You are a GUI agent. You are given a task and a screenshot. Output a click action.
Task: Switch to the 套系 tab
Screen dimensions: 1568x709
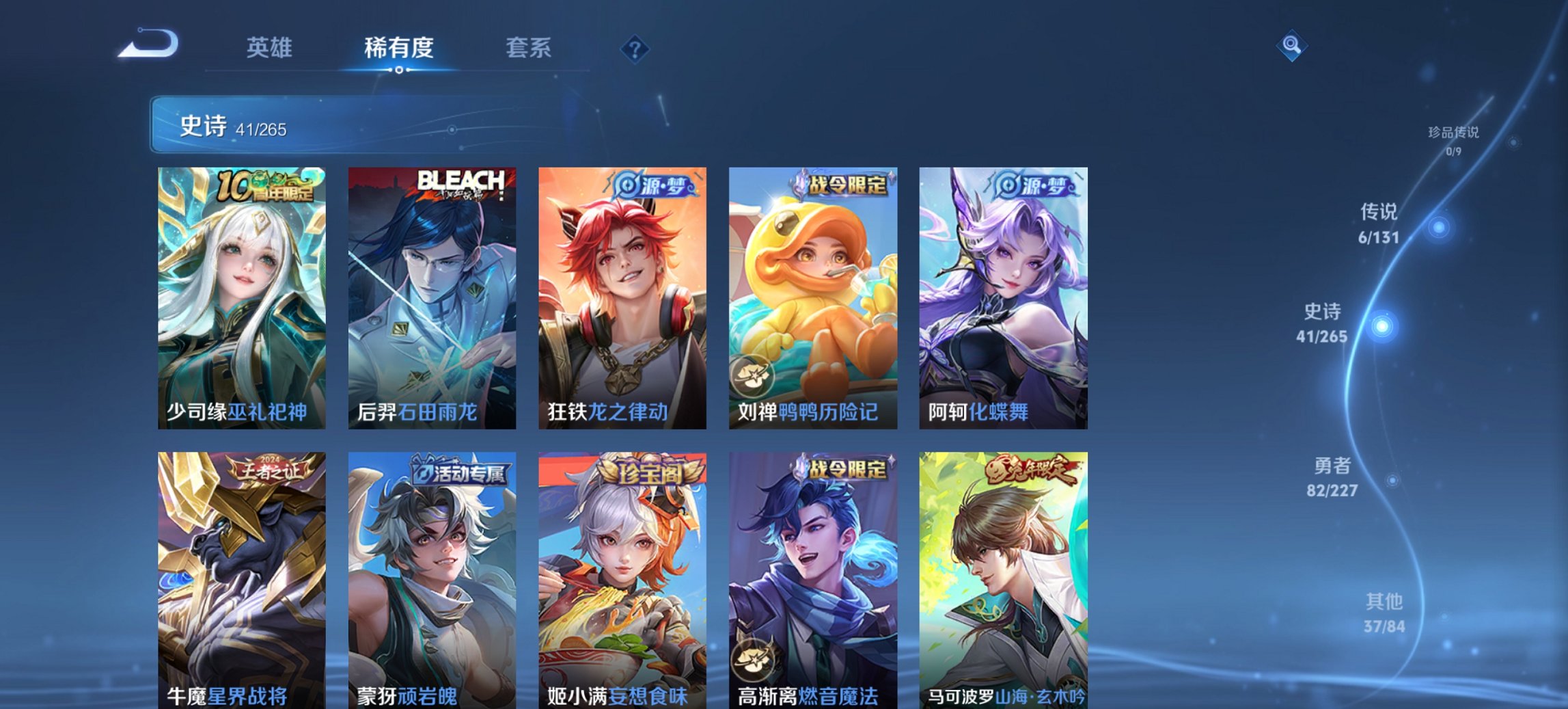click(x=529, y=48)
